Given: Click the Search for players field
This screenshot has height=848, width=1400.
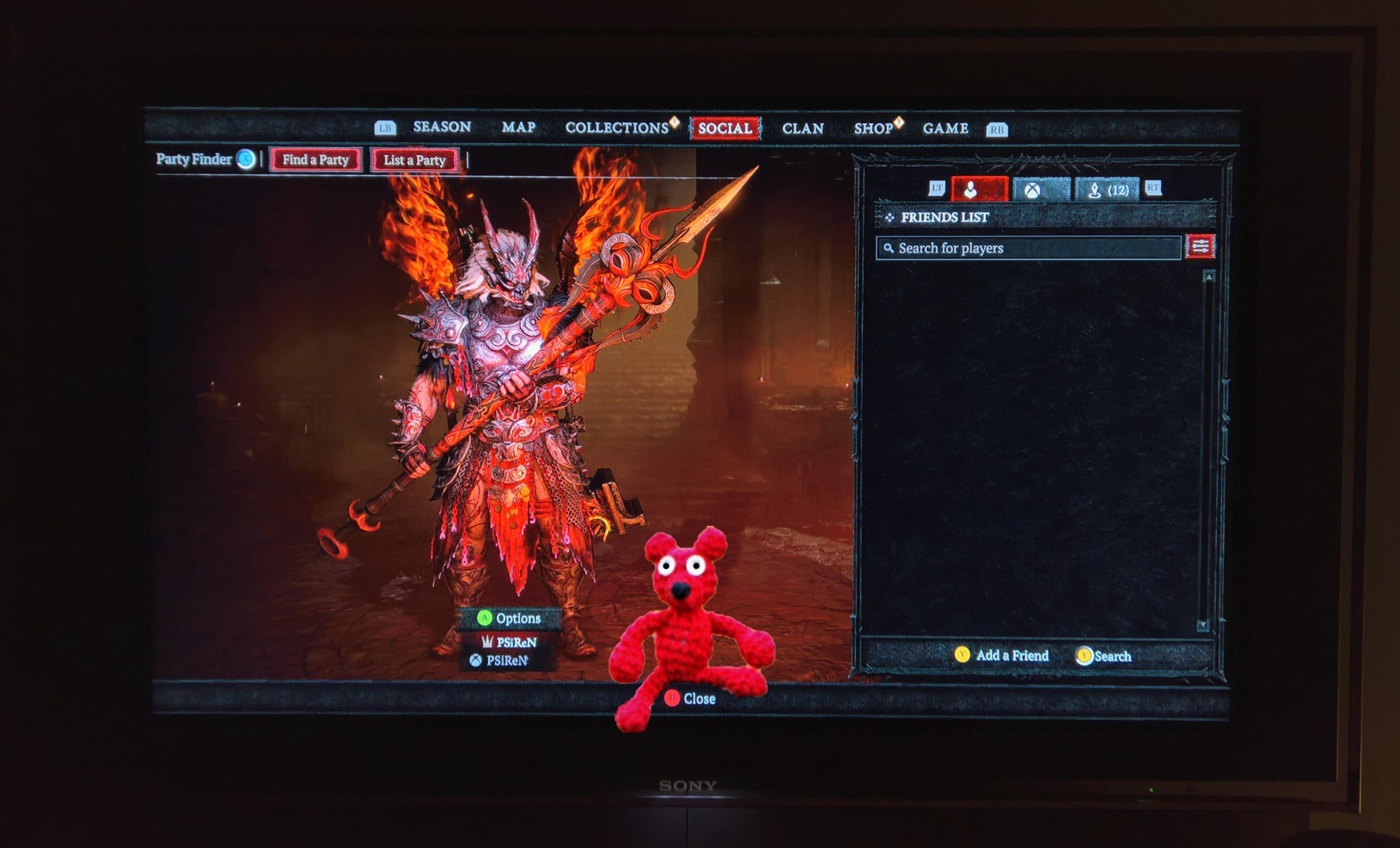Looking at the screenshot, I should 1028,248.
